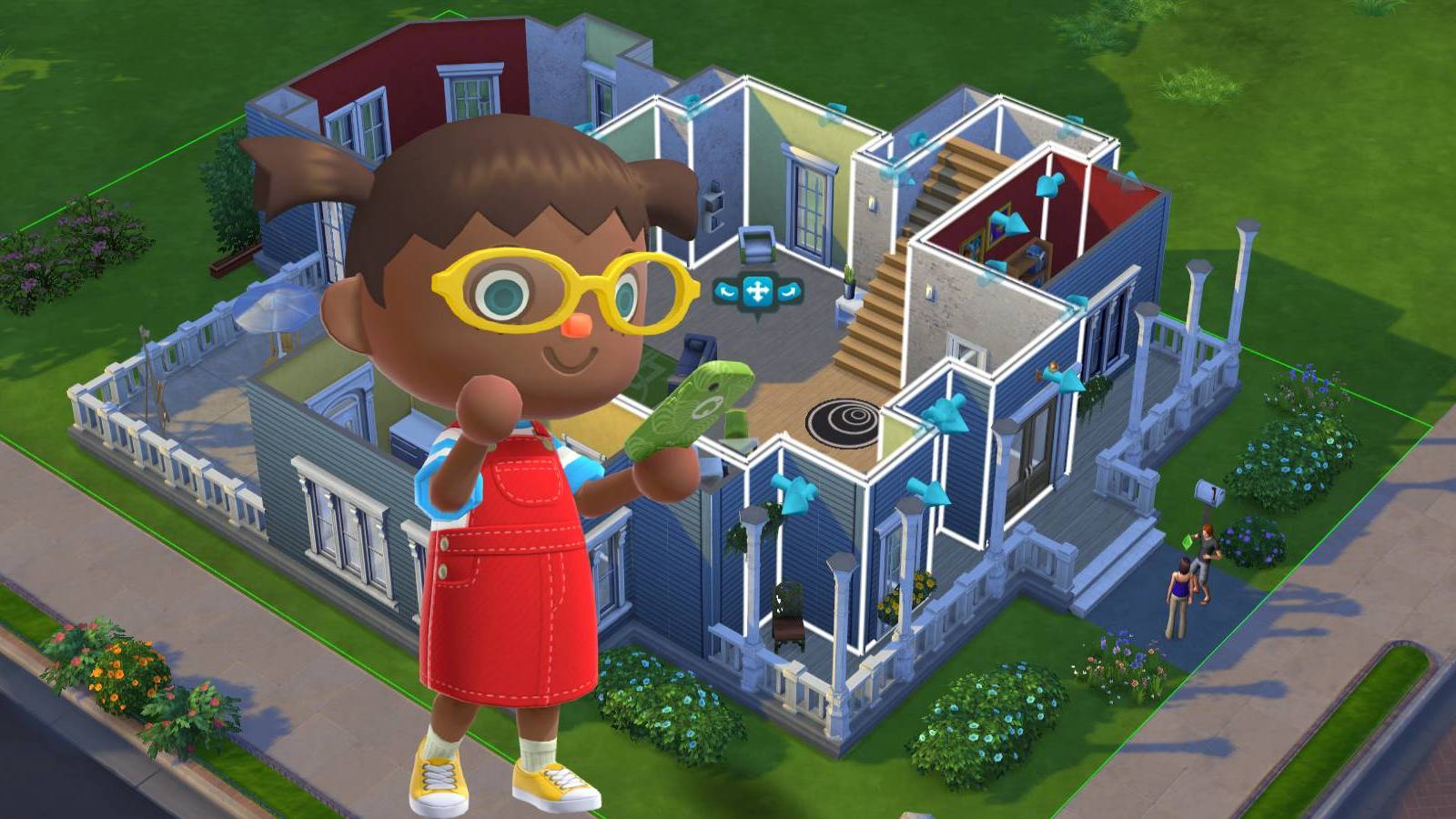
Task: Select the move object tool in the center widget
Action: point(758,289)
